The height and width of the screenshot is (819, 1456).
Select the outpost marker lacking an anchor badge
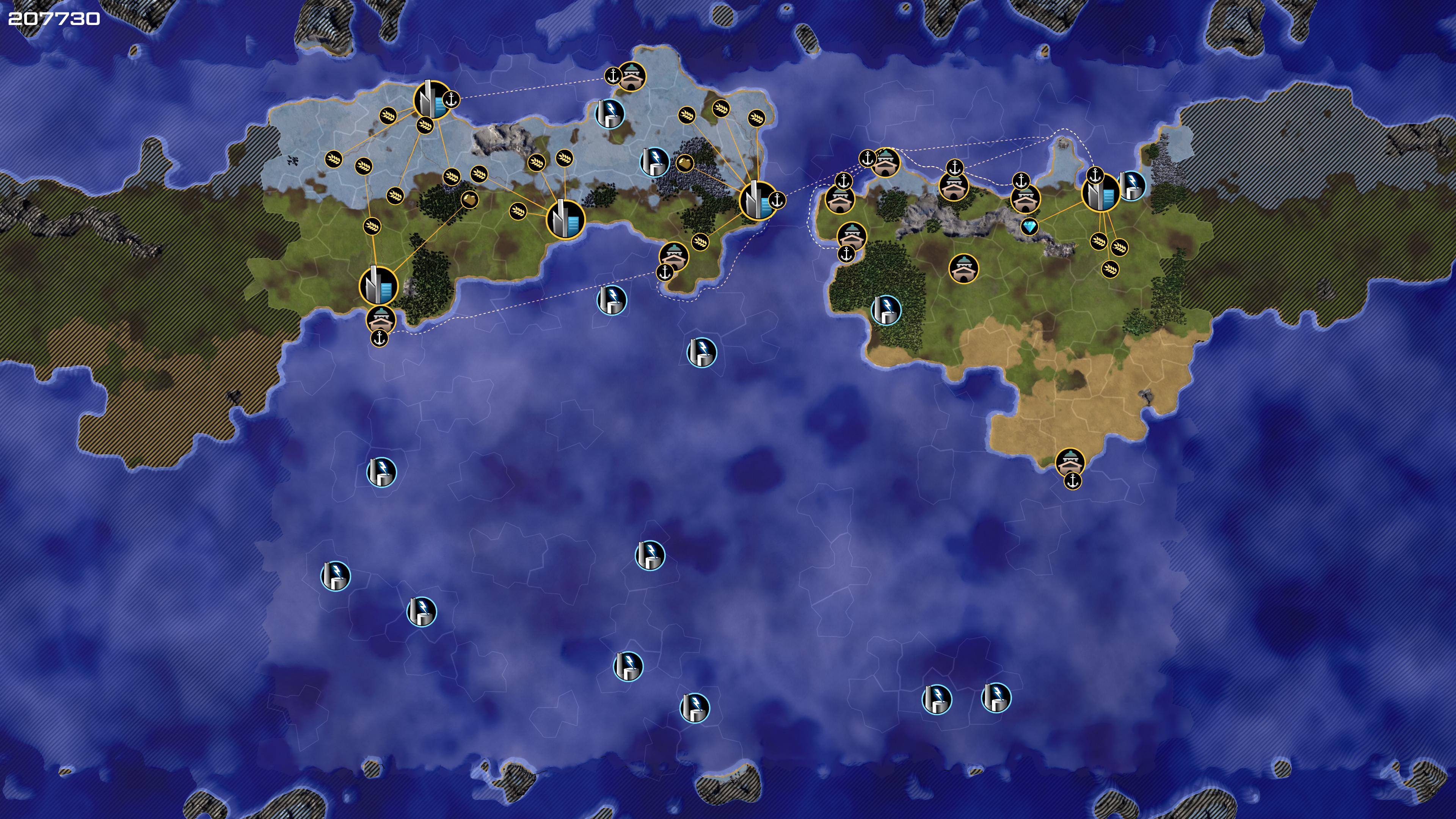963,268
